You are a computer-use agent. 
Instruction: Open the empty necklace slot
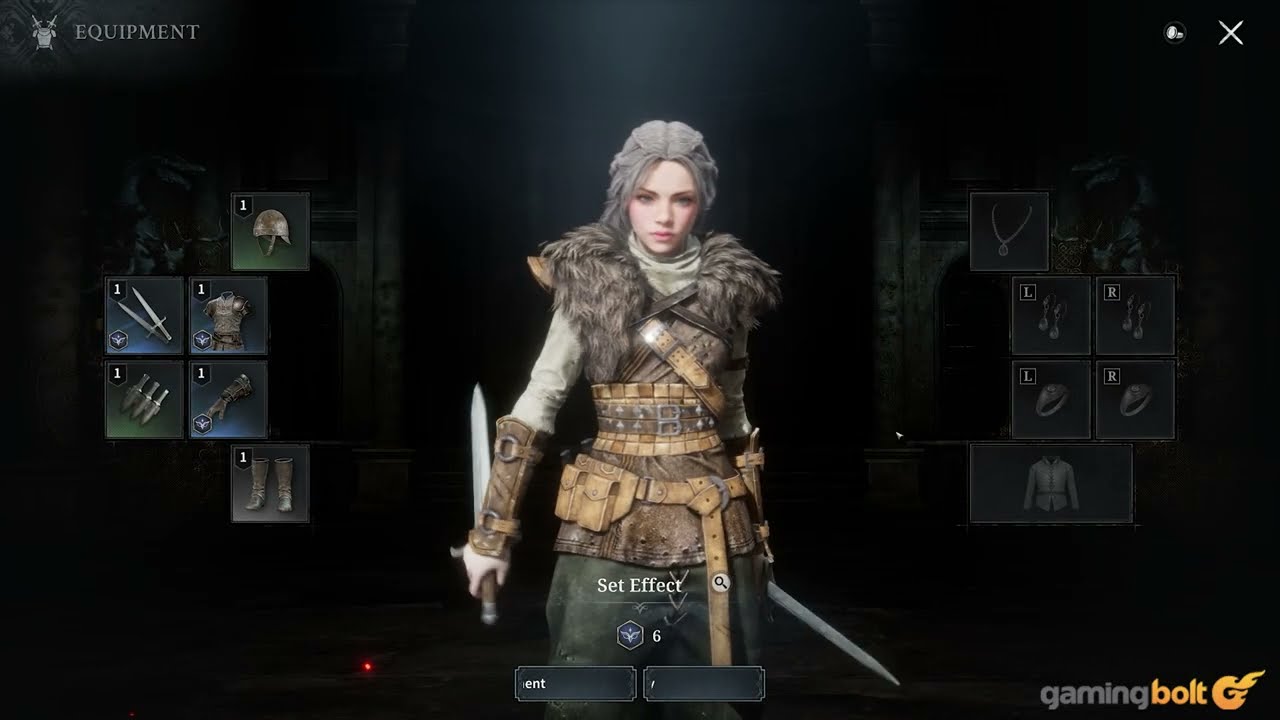coord(1009,231)
